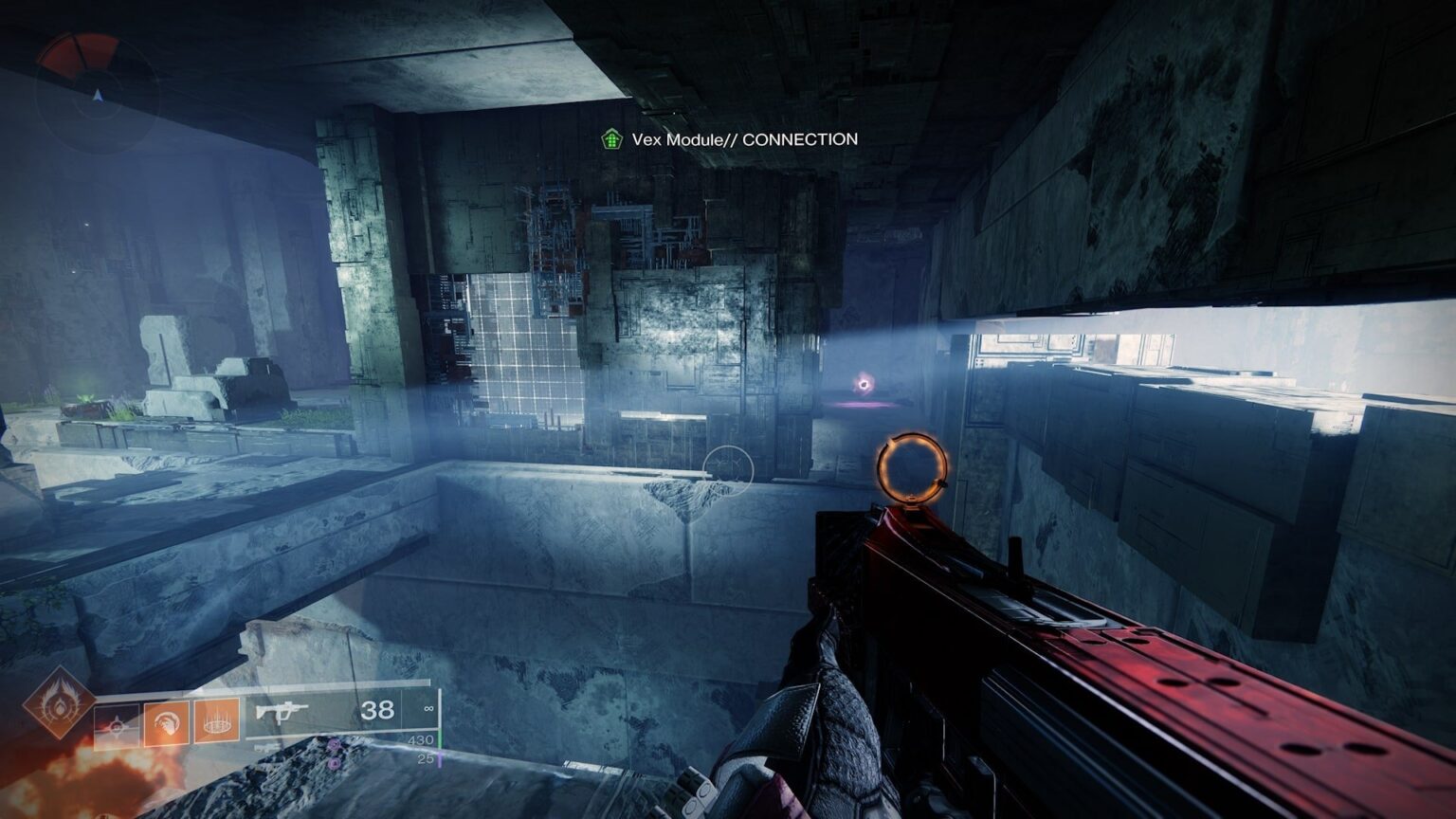Select the equipped SMG weapon icon
The height and width of the screenshot is (819, 1456).
click(282, 711)
